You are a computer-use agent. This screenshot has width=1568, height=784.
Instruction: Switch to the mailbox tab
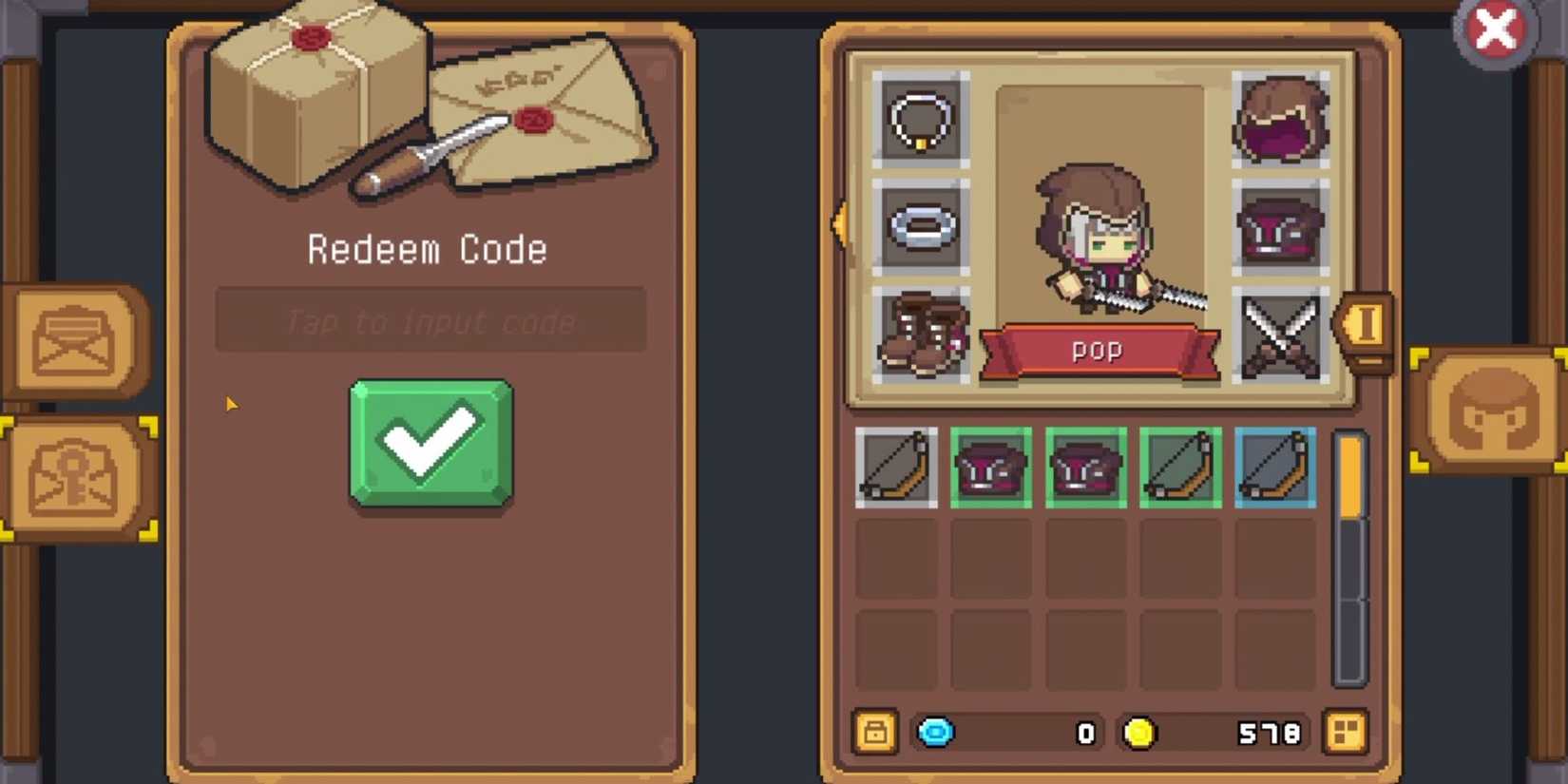74,342
